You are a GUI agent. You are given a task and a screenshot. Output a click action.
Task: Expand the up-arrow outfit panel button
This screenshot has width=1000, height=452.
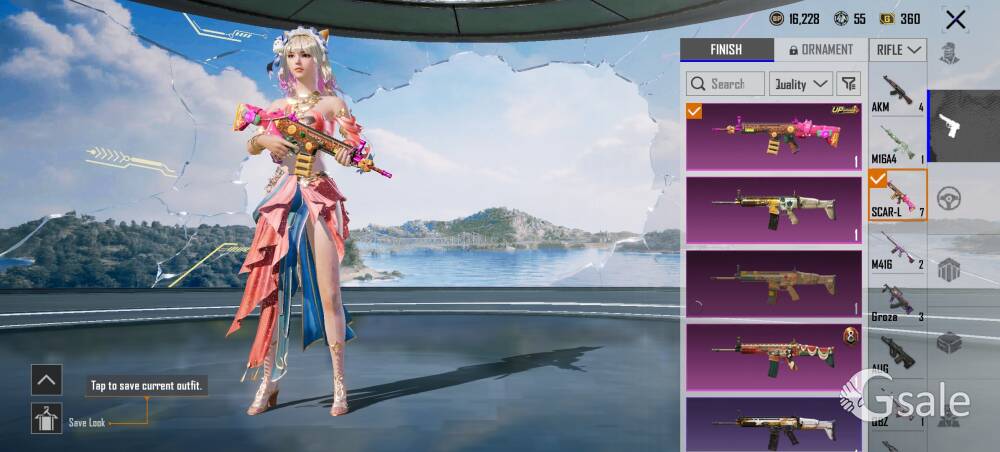46,380
